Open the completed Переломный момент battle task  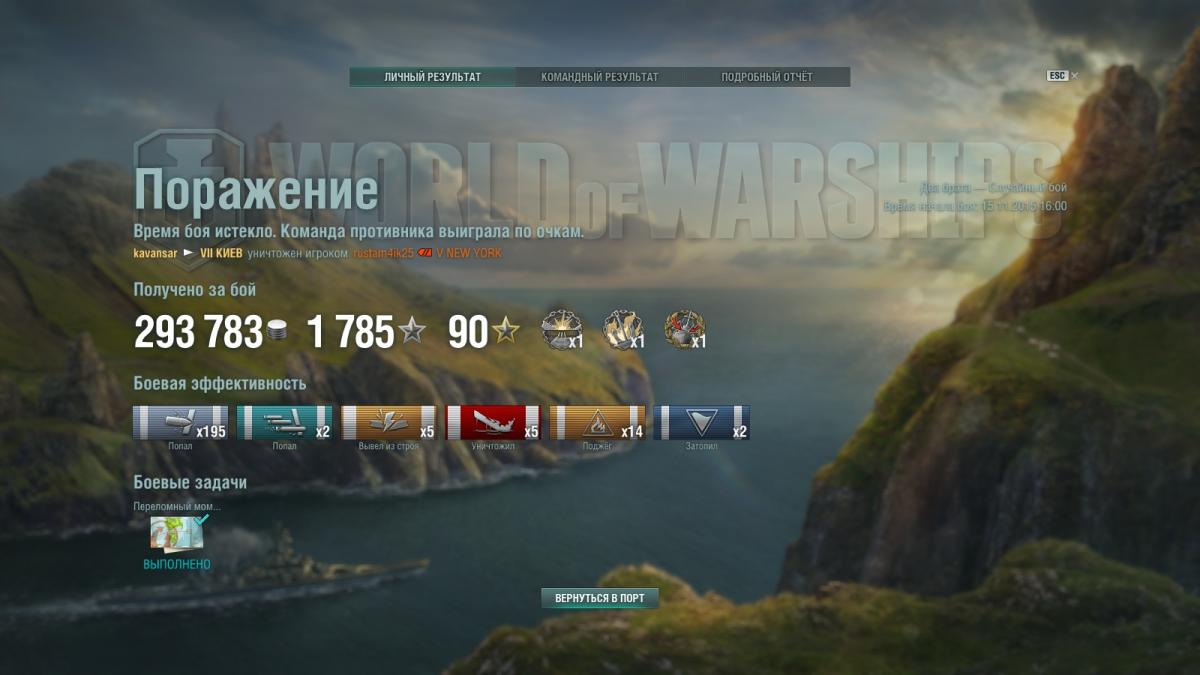[x=177, y=534]
